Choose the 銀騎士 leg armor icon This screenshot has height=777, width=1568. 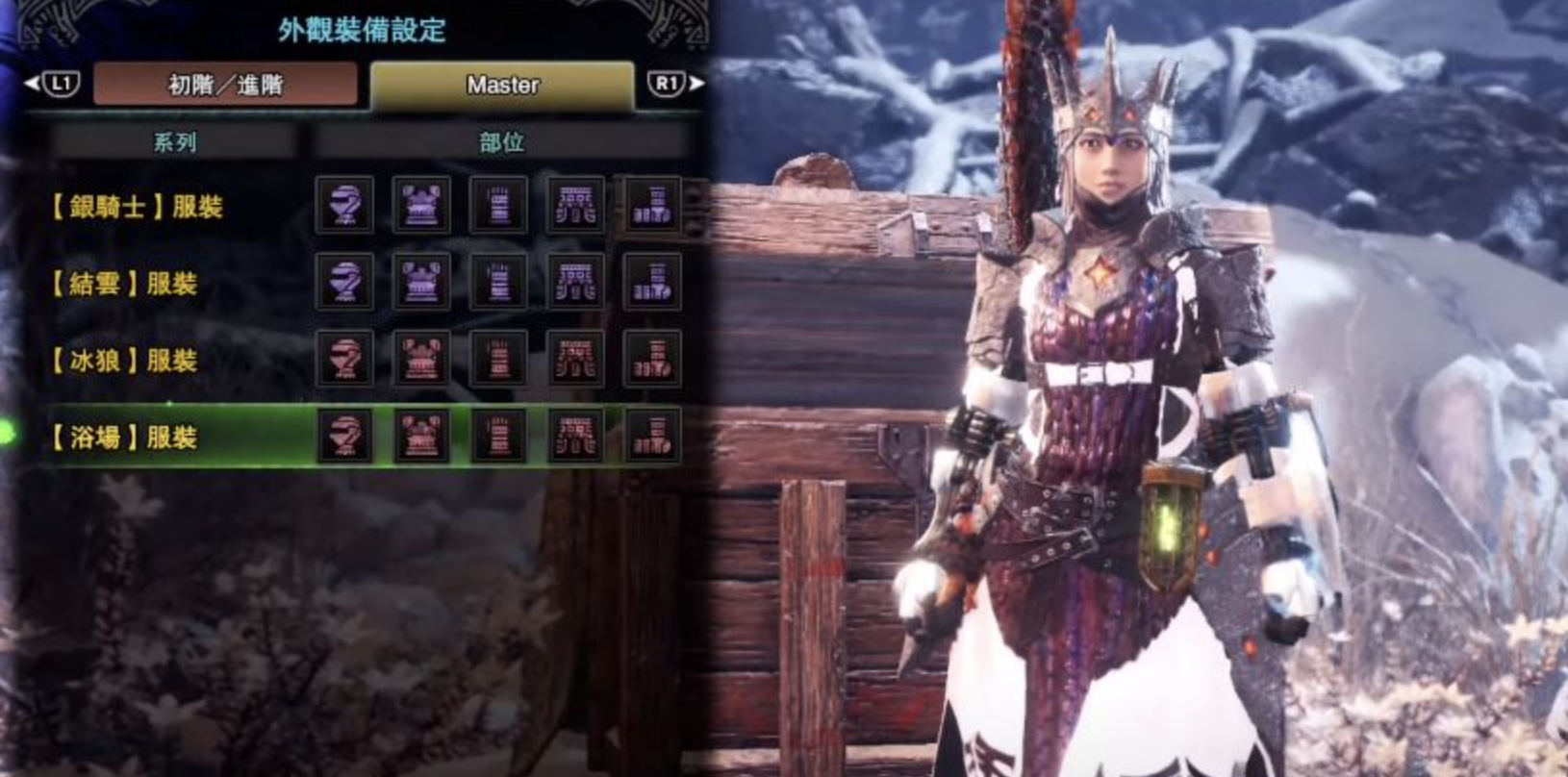[x=652, y=205]
